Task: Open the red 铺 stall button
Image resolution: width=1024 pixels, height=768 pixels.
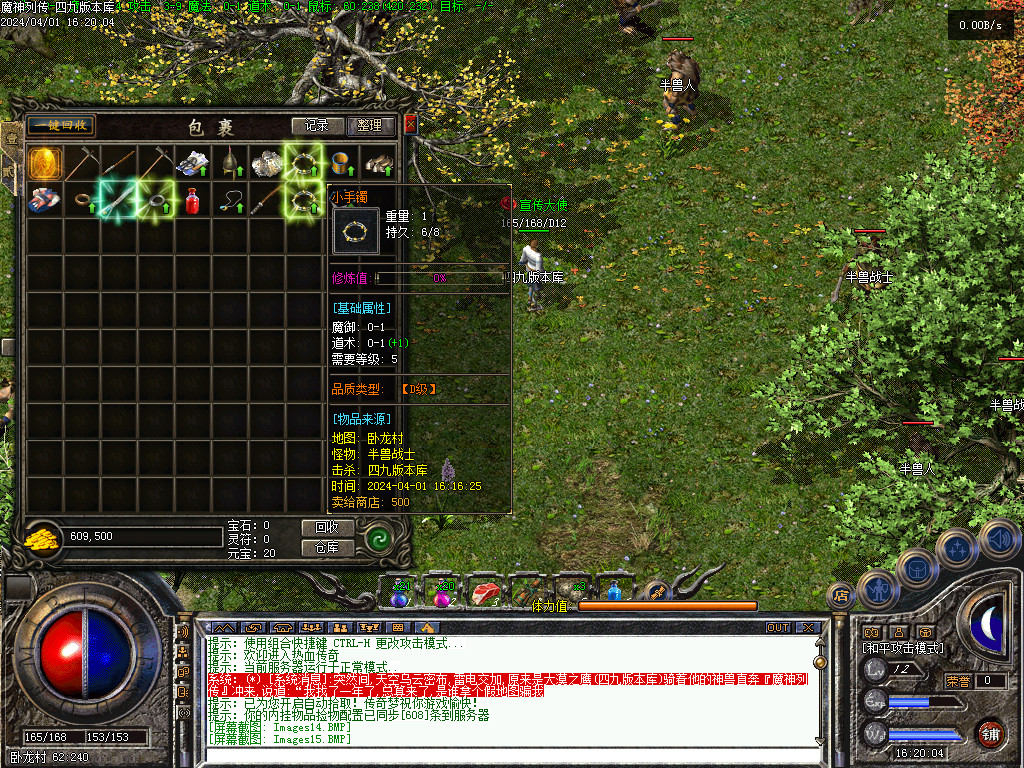Action: 989,732
